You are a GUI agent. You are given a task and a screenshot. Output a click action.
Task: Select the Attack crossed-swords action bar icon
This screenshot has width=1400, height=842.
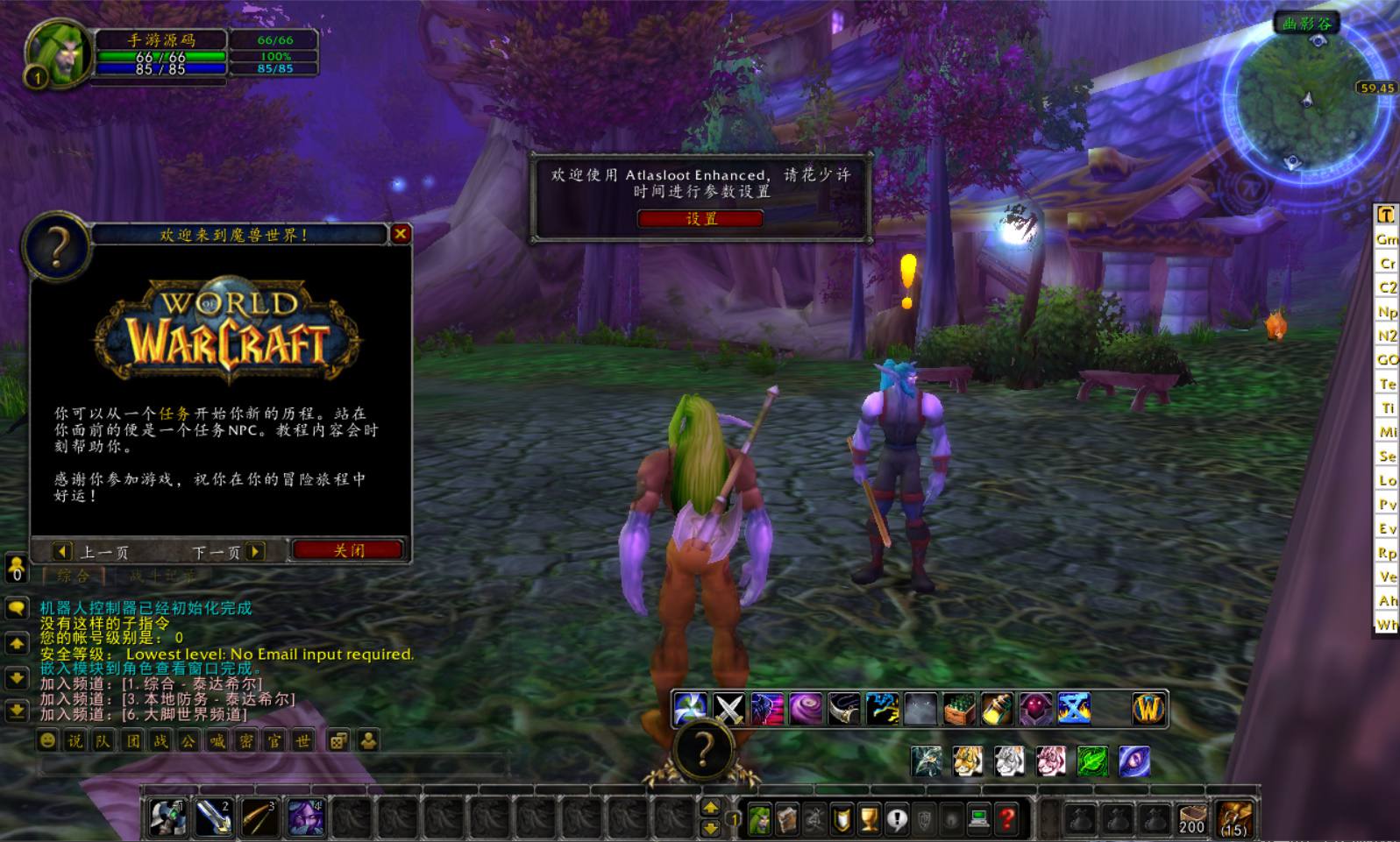(728, 707)
